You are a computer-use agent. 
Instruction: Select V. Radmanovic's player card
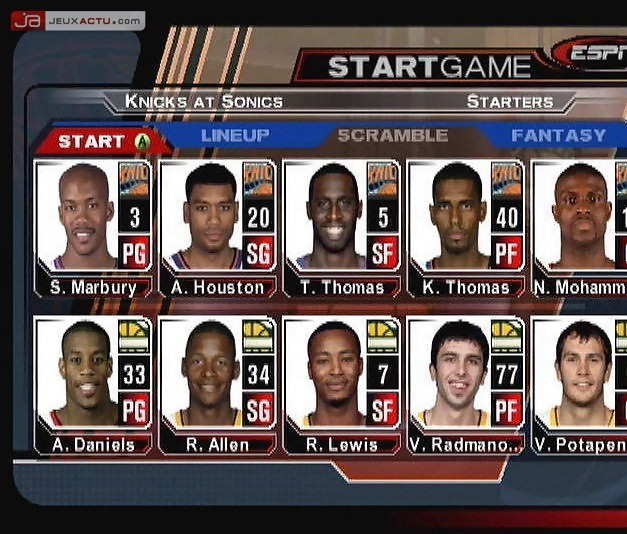pos(465,385)
